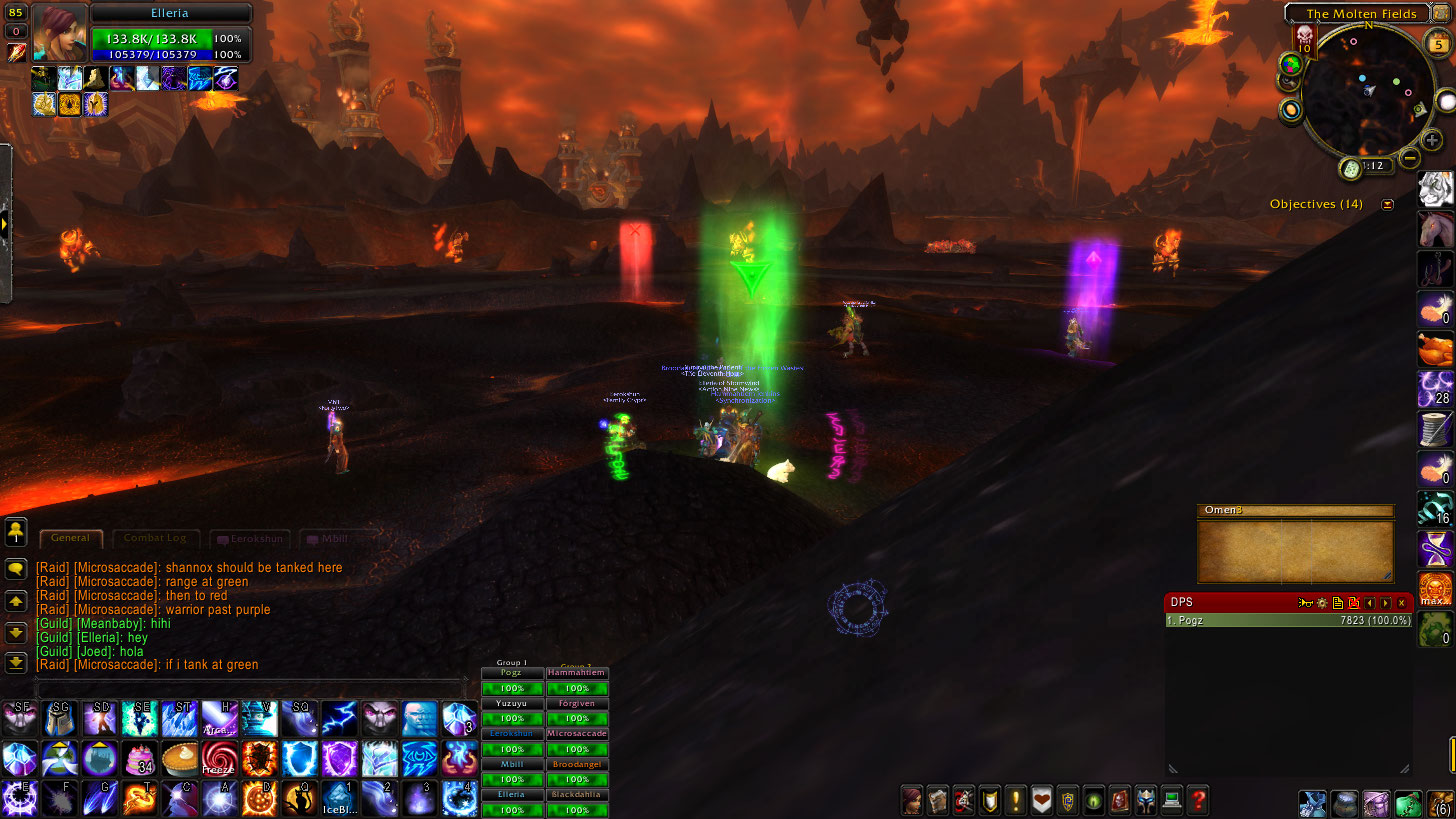Open the General chat tab
The width and height of the screenshot is (1456, 819).
pos(71,538)
